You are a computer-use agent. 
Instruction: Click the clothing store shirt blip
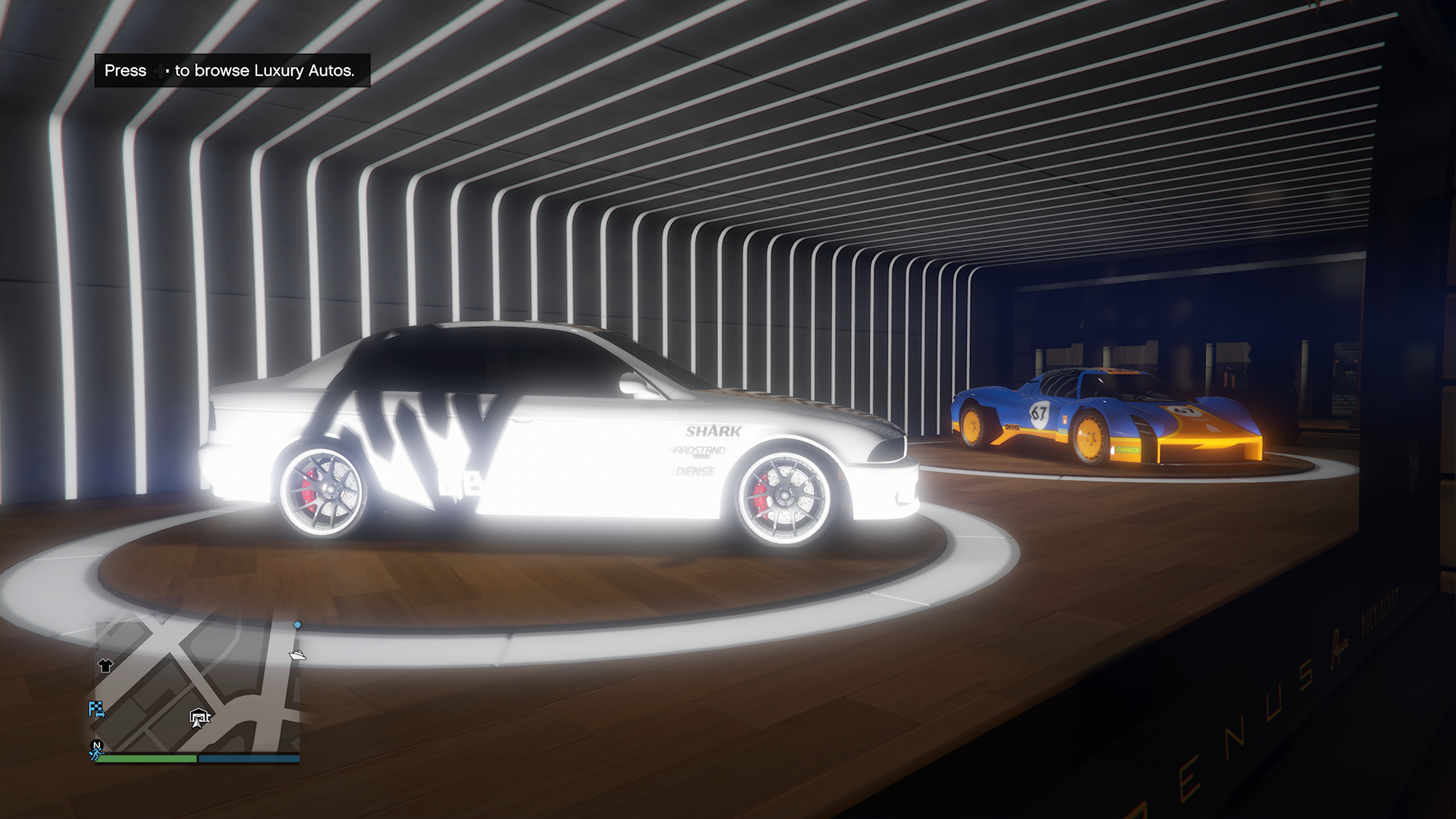pyautogui.click(x=105, y=666)
